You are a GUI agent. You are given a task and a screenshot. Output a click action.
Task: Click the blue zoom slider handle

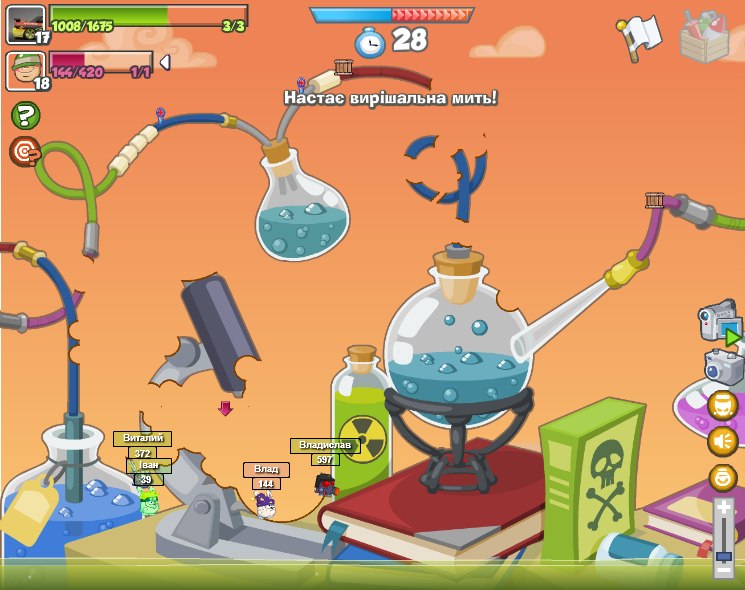point(724,553)
